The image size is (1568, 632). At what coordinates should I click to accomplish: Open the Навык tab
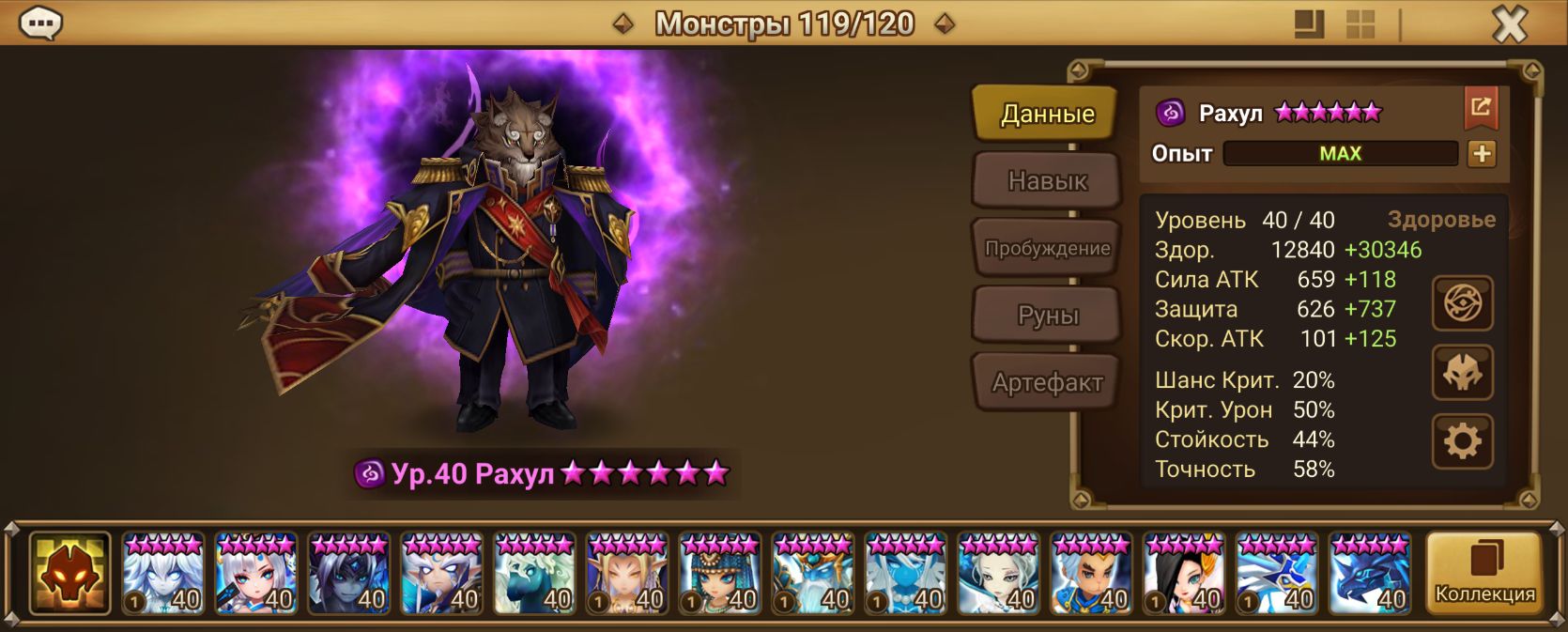click(x=1046, y=180)
